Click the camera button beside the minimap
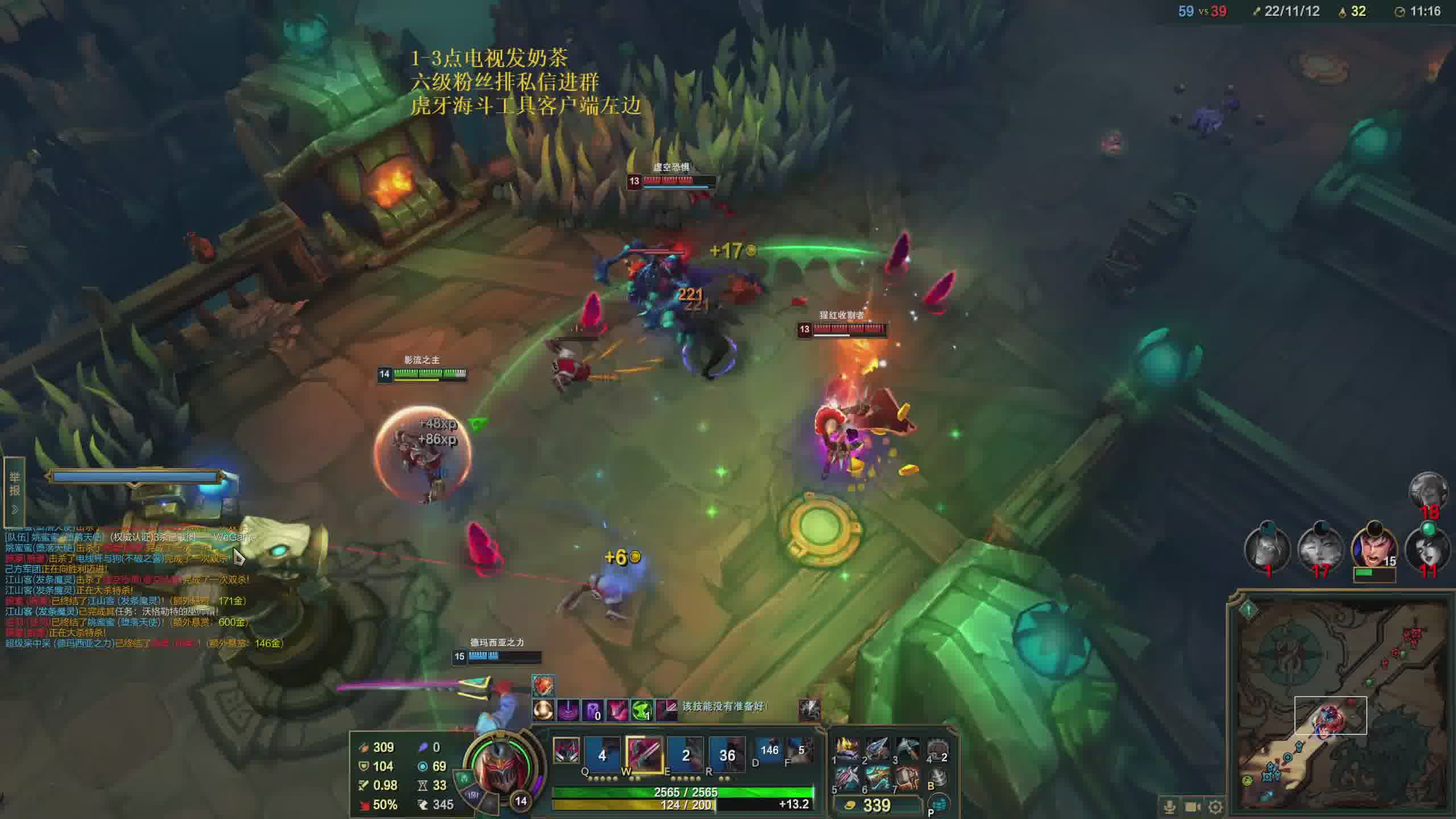The image size is (1456, 819). 1193,806
